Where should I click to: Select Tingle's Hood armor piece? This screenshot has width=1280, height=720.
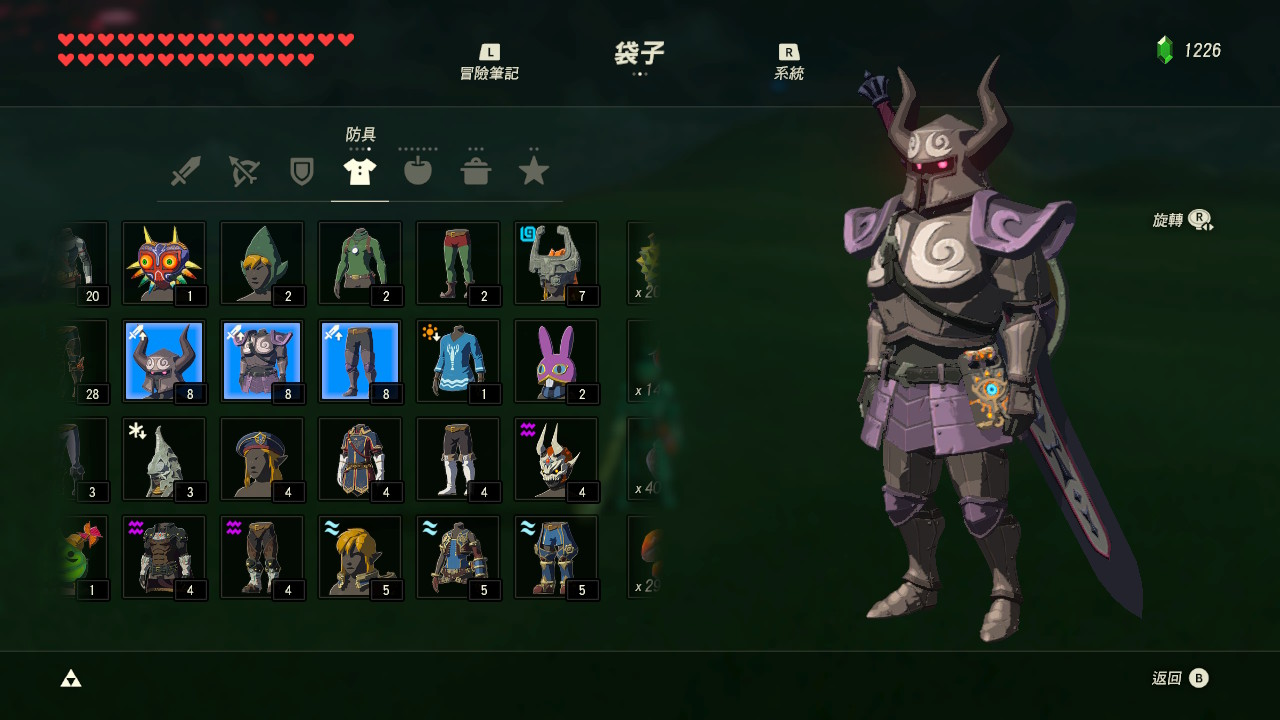pos(261,260)
